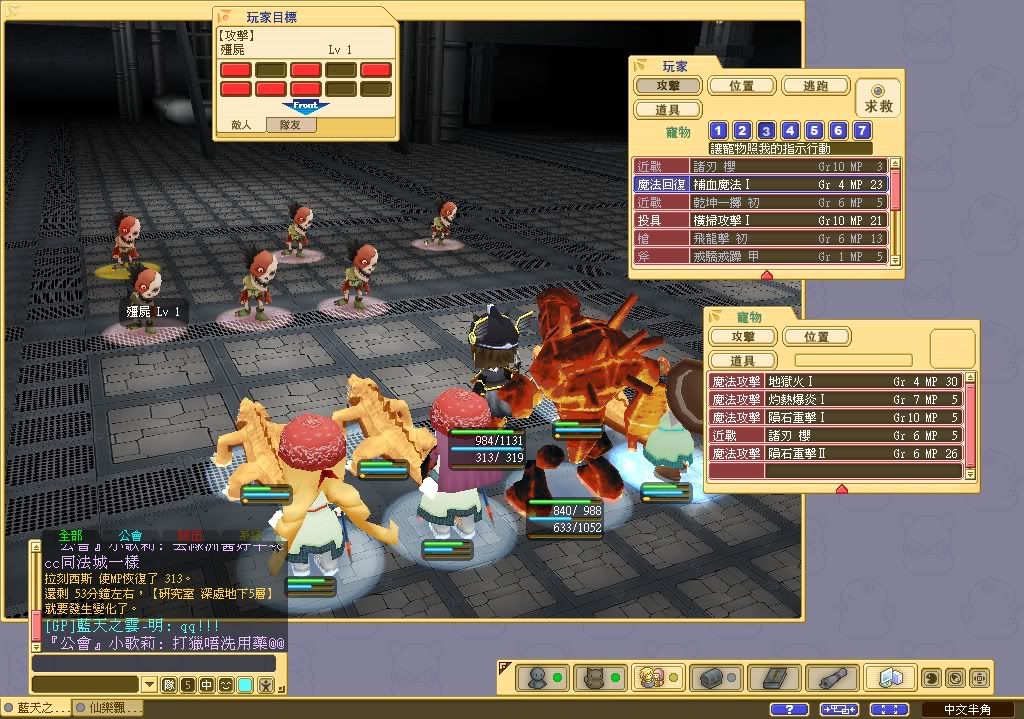
Task: Open the pet's 道具 item button
Action: click(742, 361)
